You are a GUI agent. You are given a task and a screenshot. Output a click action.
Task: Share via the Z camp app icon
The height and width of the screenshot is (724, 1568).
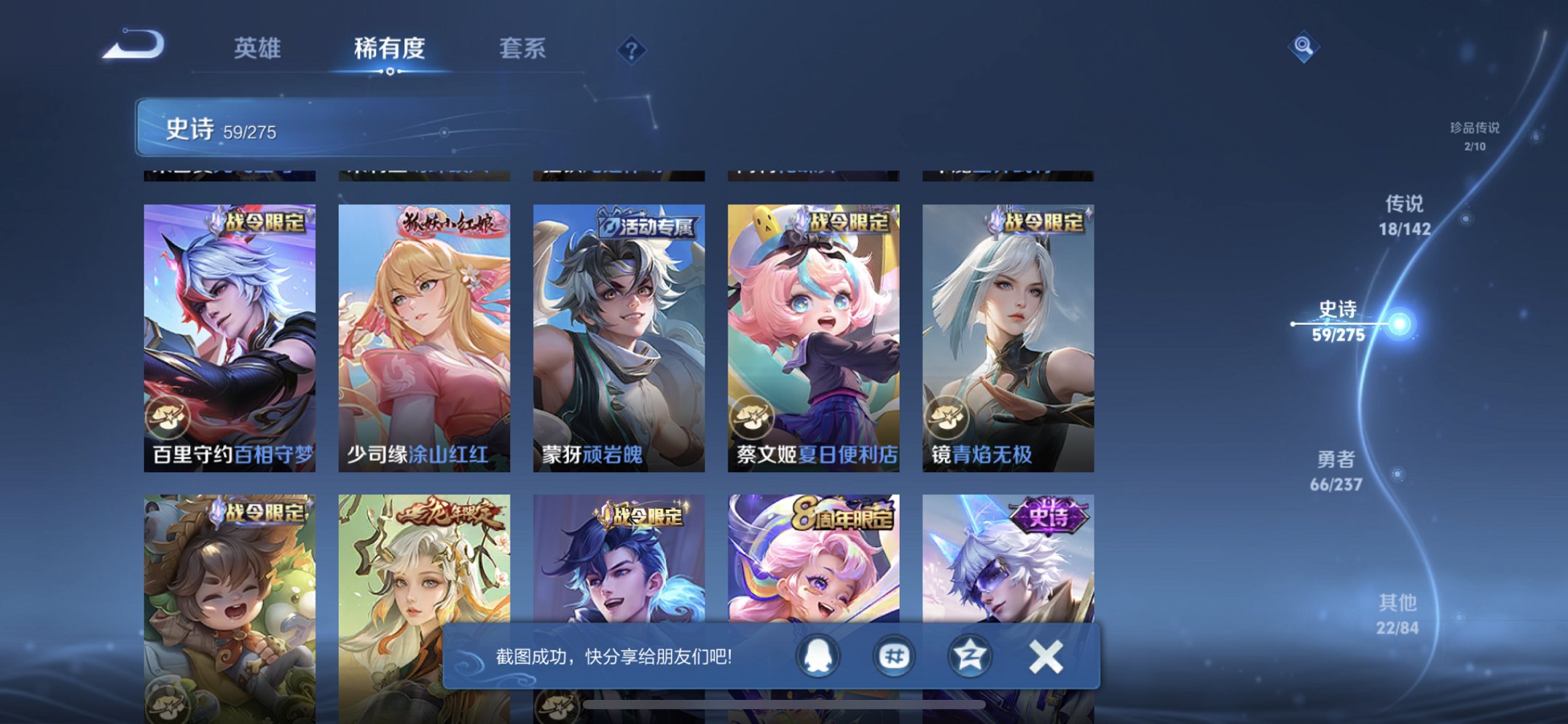972,655
